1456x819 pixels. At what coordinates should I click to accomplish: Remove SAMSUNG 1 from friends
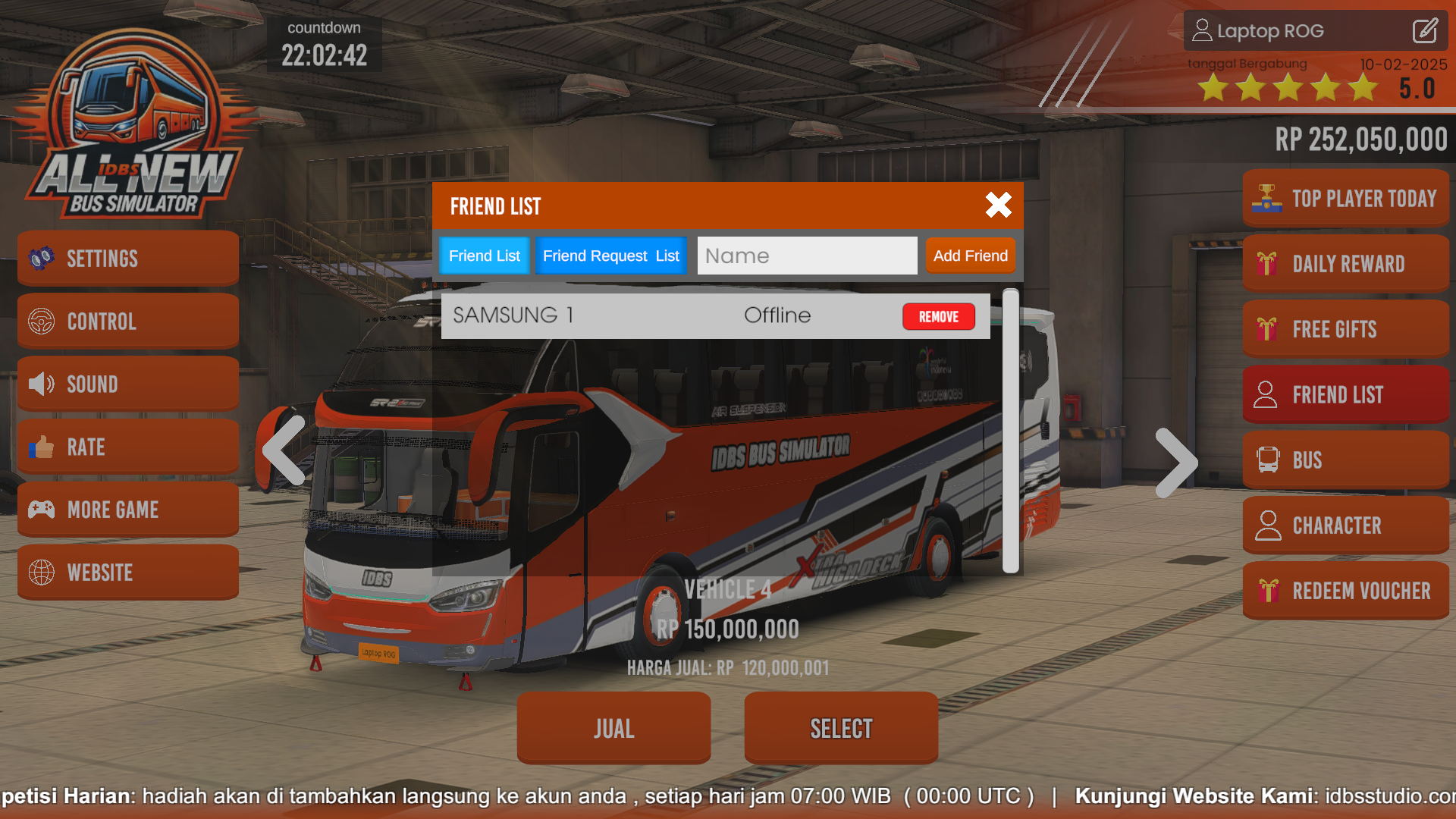(x=939, y=316)
